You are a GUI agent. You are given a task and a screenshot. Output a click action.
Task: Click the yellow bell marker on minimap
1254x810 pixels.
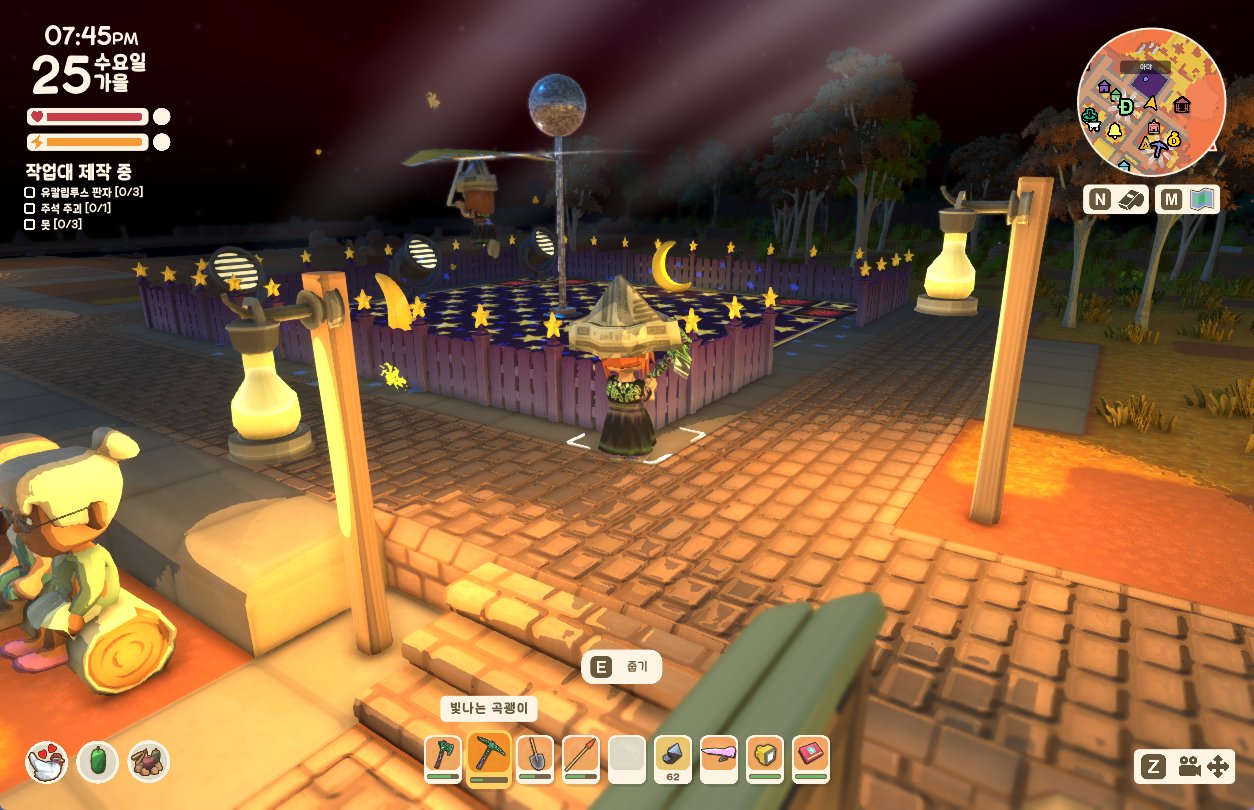[1115, 131]
